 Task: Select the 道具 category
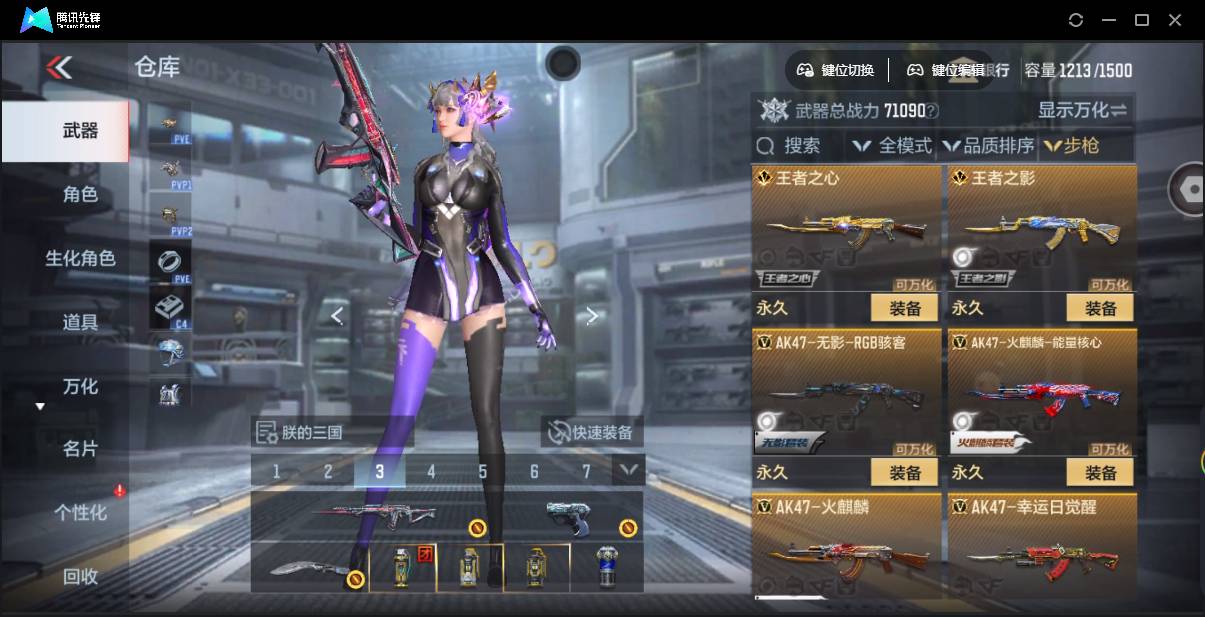click(80, 322)
